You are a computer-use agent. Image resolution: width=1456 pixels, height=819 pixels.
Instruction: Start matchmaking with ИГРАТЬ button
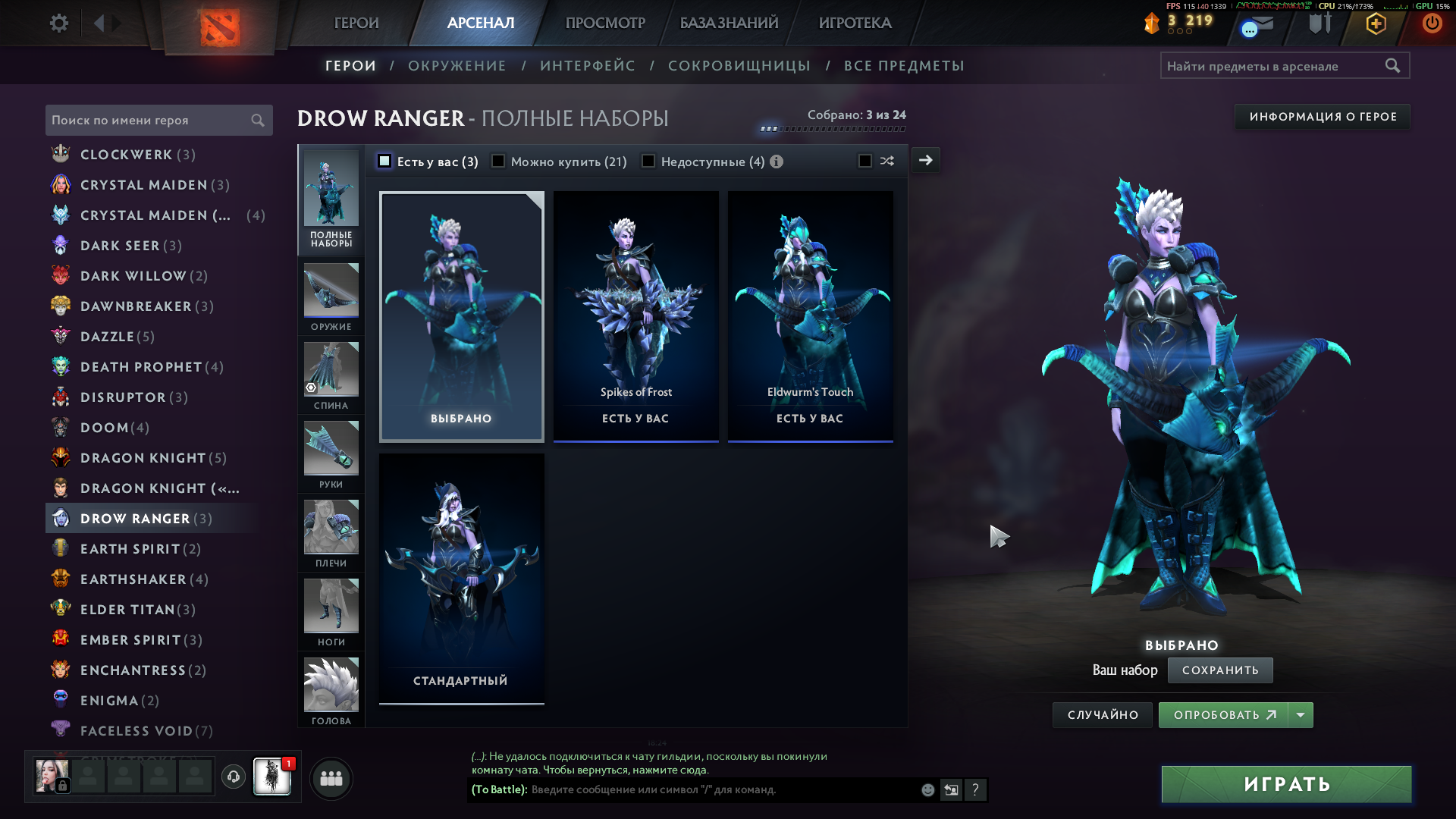tap(1286, 784)
